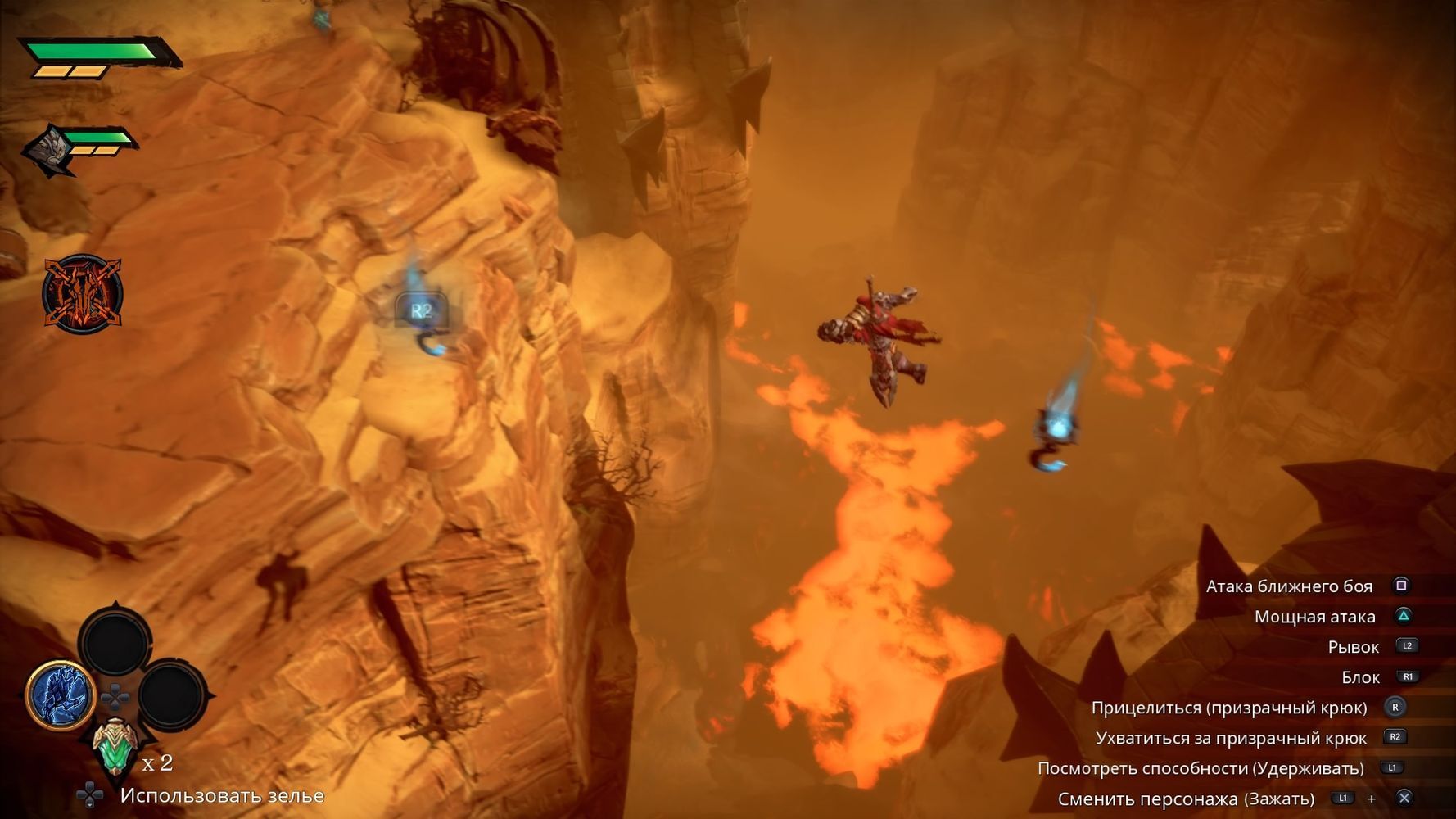Click the red demonic rage emblem
The width and height of the screenshot is (1456, 819).
tap(82, 293)
